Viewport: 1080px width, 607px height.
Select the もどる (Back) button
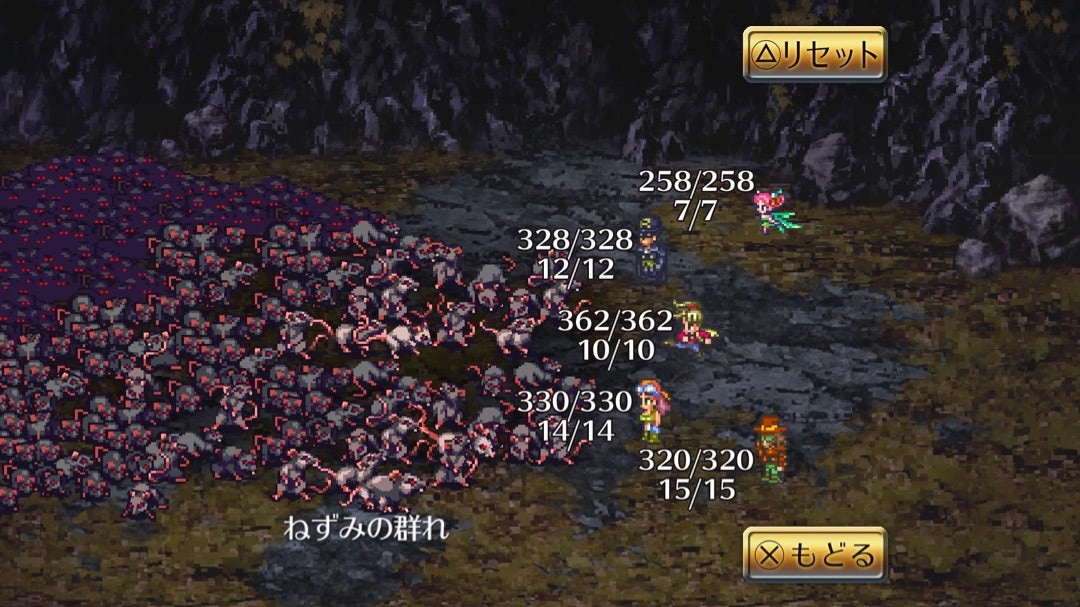pyautogui.click(x=814, y=555)
